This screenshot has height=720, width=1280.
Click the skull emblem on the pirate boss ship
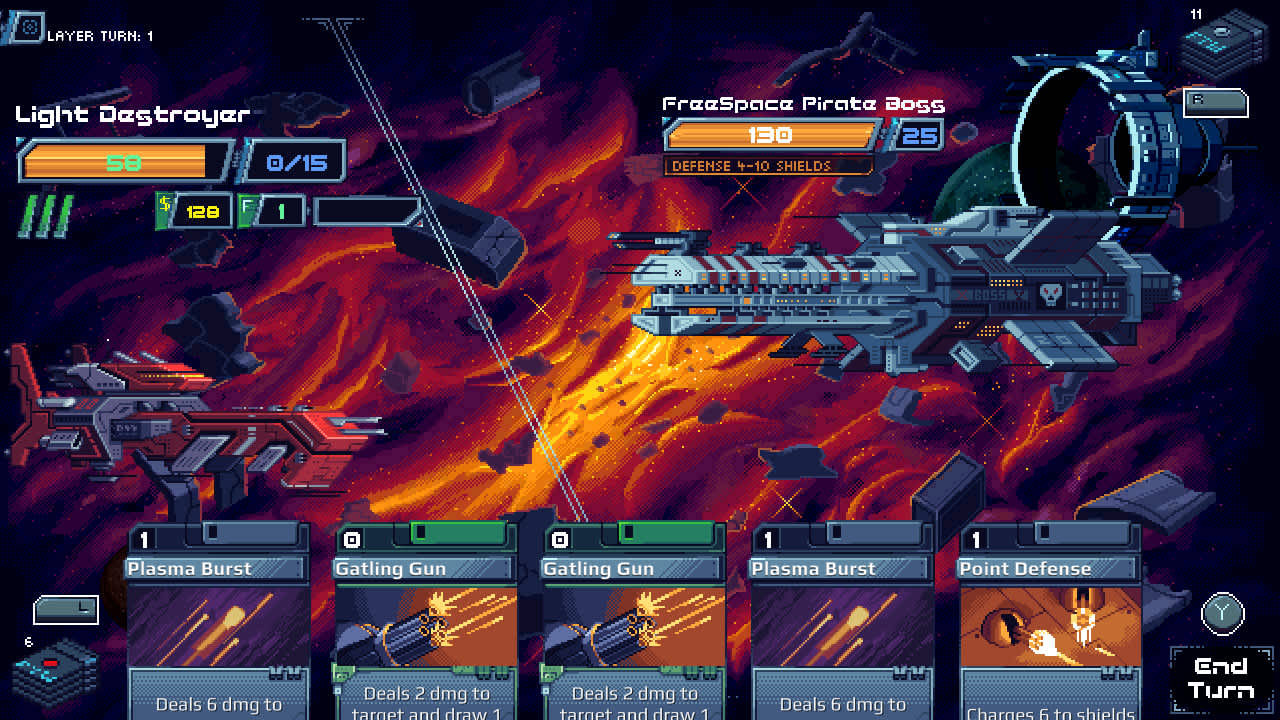coord(1051,296)
